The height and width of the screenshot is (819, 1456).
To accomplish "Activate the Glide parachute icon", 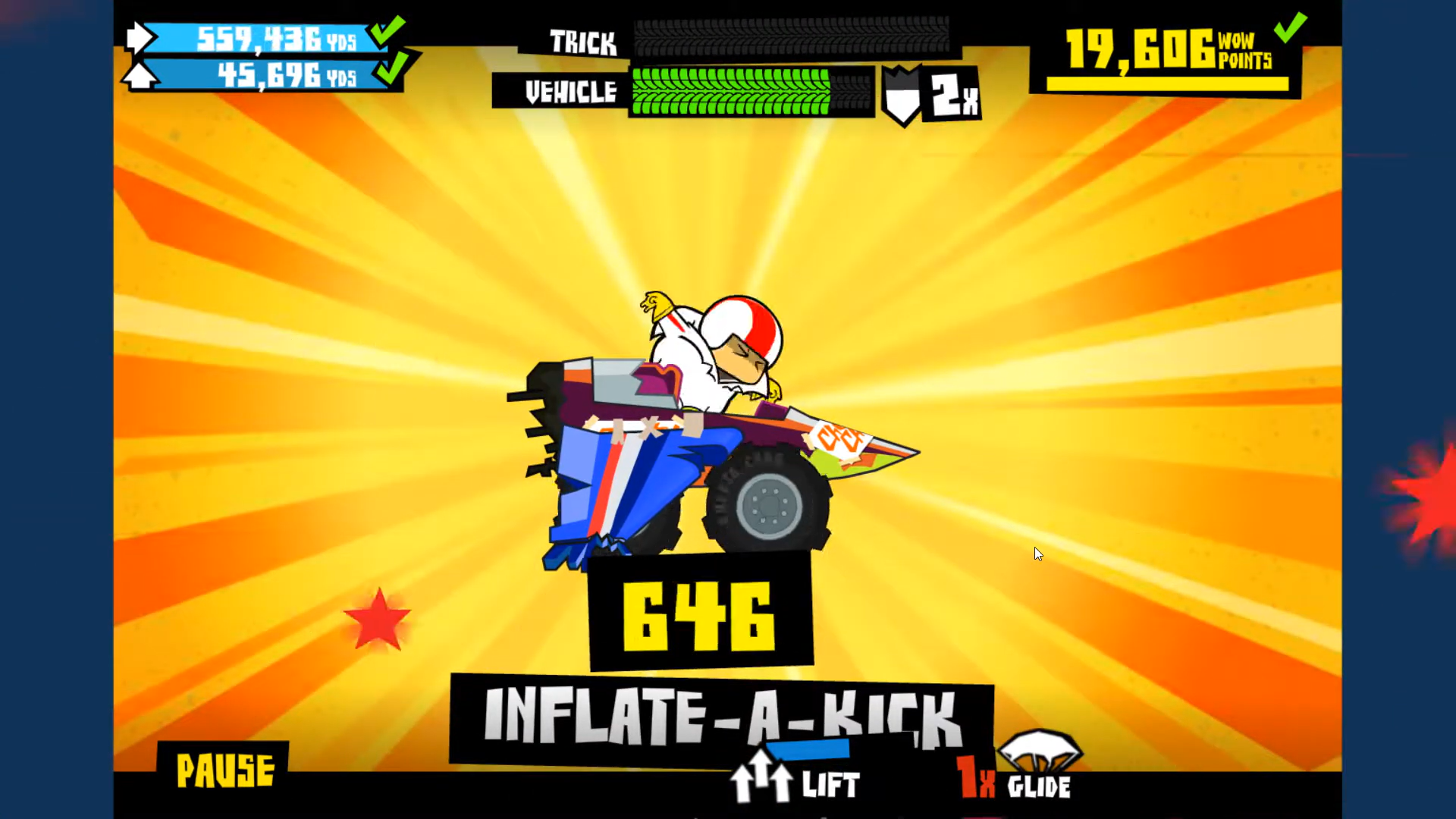I will pyautogui.click(x=1039, y=751).
